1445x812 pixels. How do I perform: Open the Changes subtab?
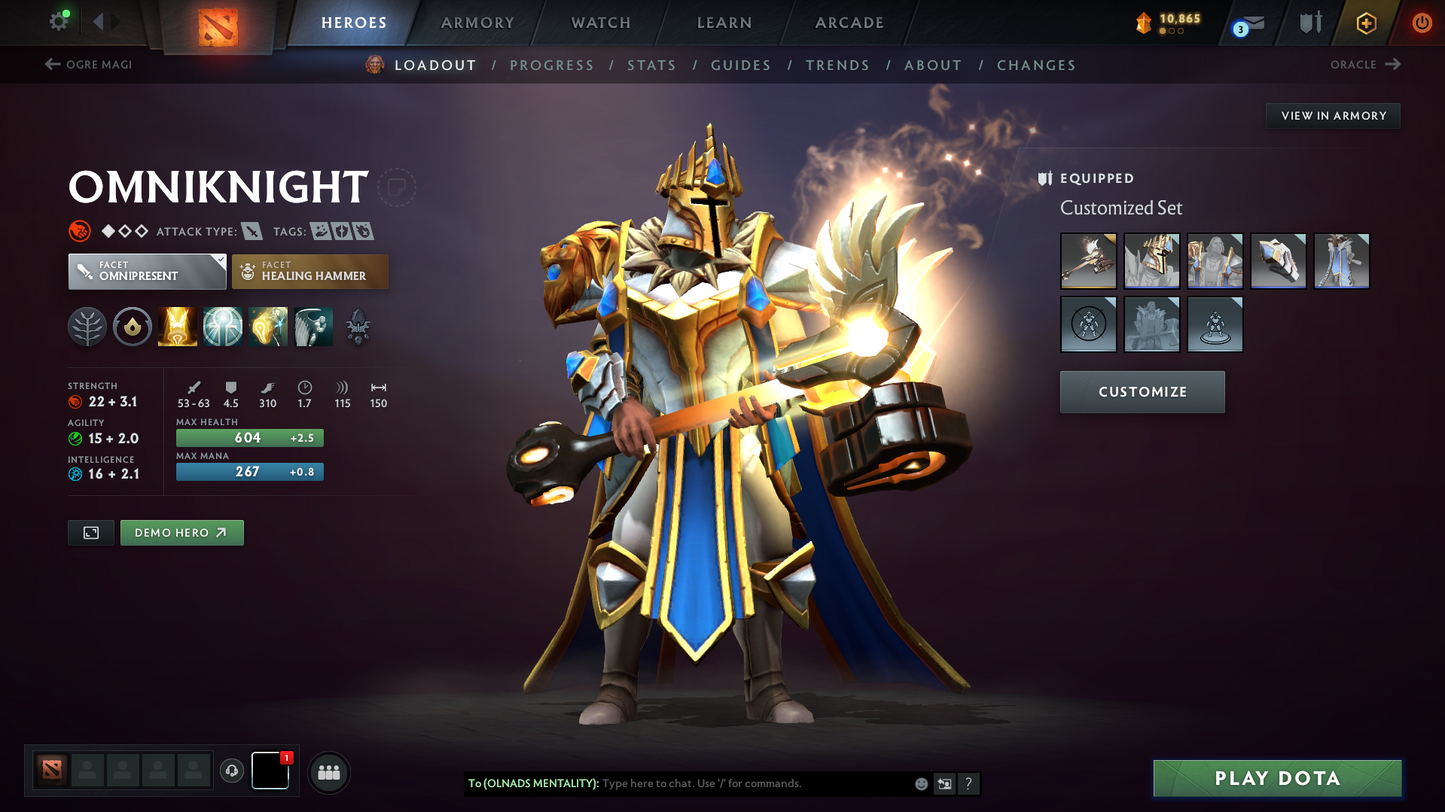1036,65
